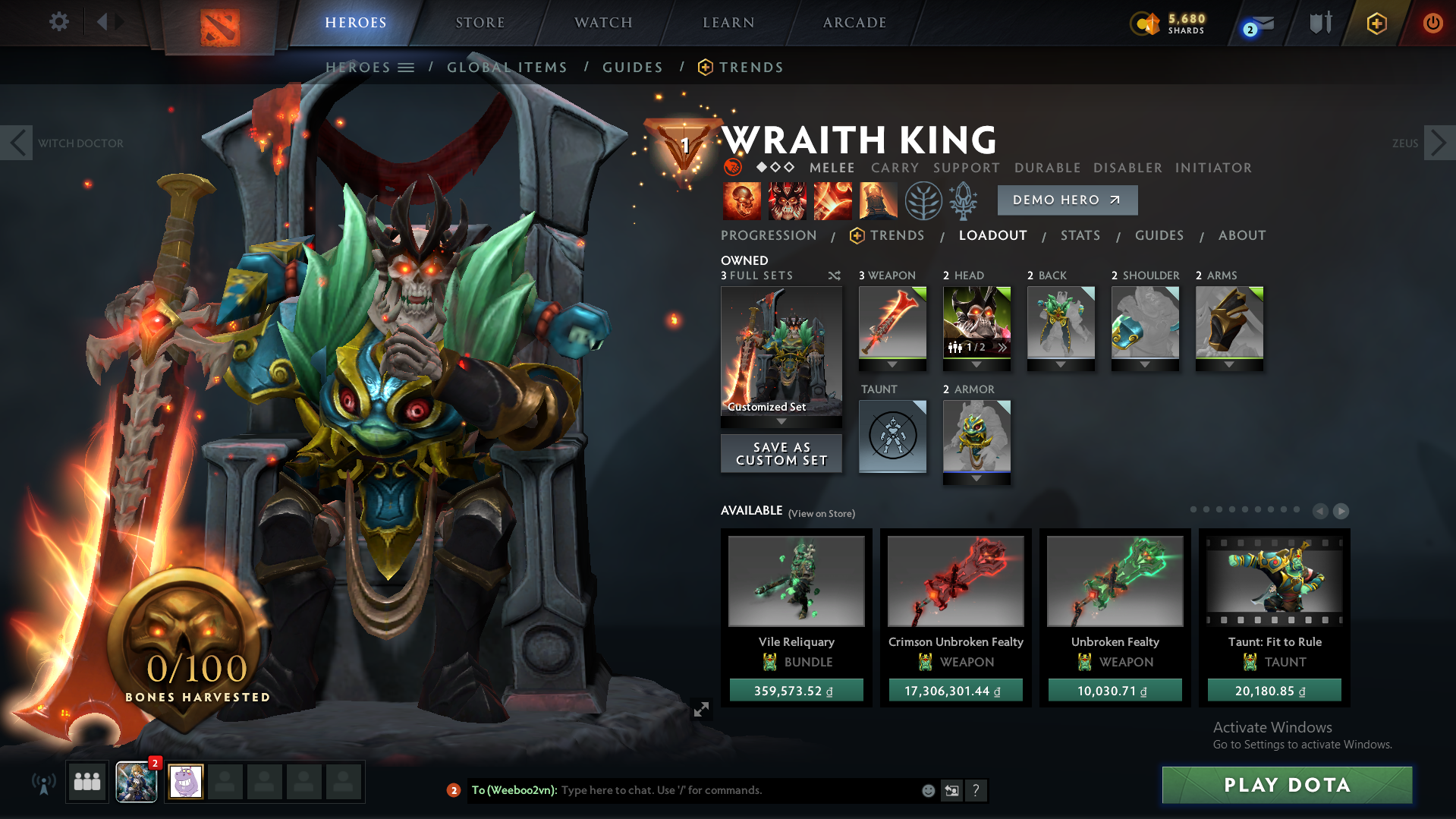Expand the weapon slot dropdown arrow
Screen dimensions: 1456x819
(892, 364)
